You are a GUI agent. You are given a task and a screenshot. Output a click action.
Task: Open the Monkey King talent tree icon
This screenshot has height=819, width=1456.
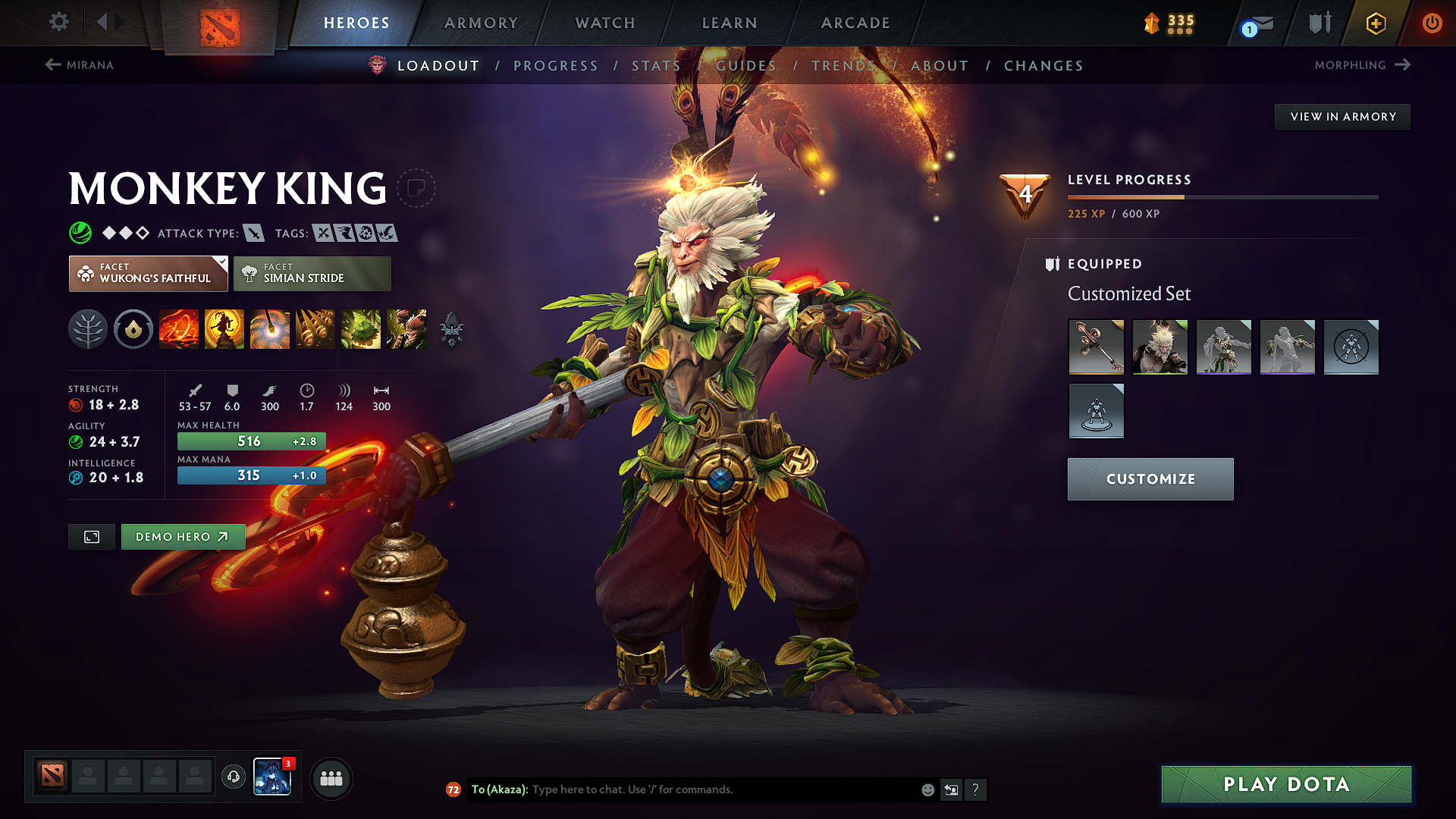(x=88, y=329)
